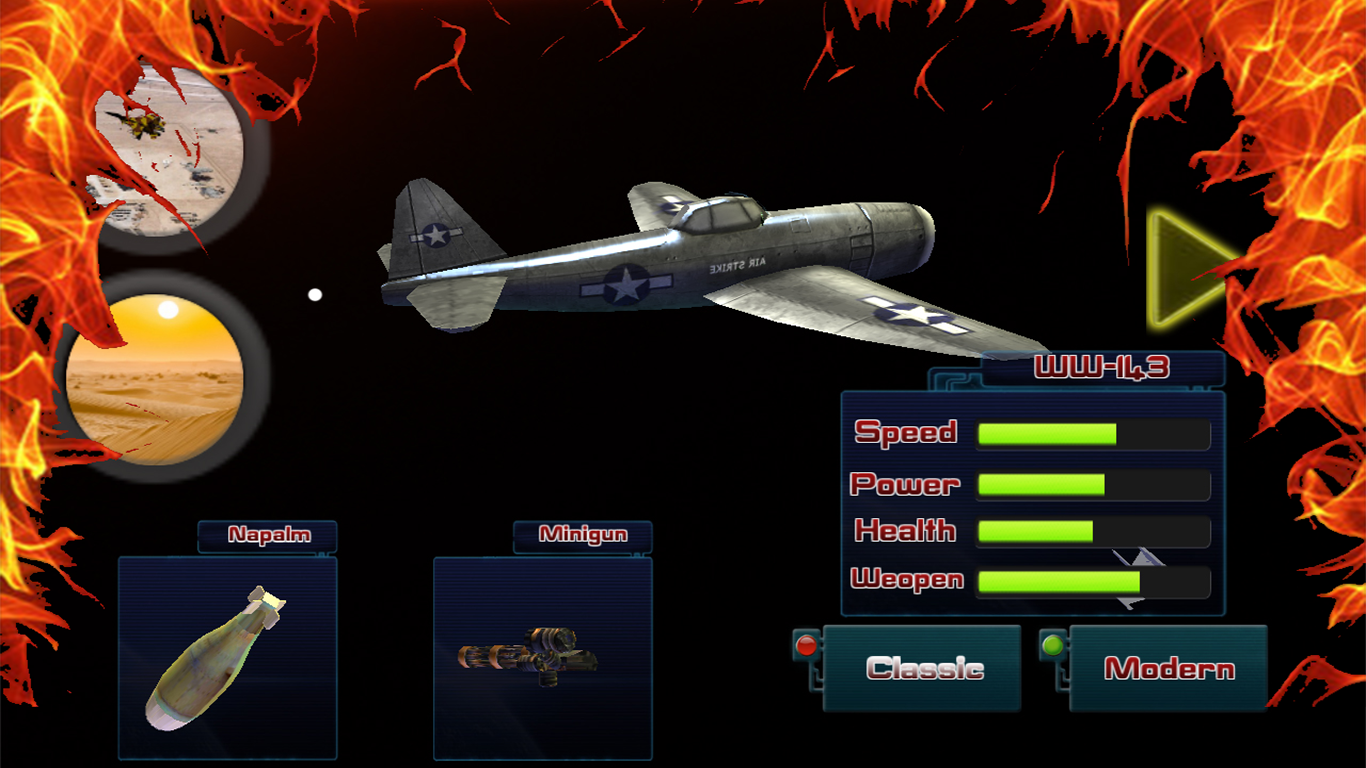Choose the Napalm bomb weapon
Image resolution: width=1366 pixels, height=768 pixels.
[x=228, y=657]
